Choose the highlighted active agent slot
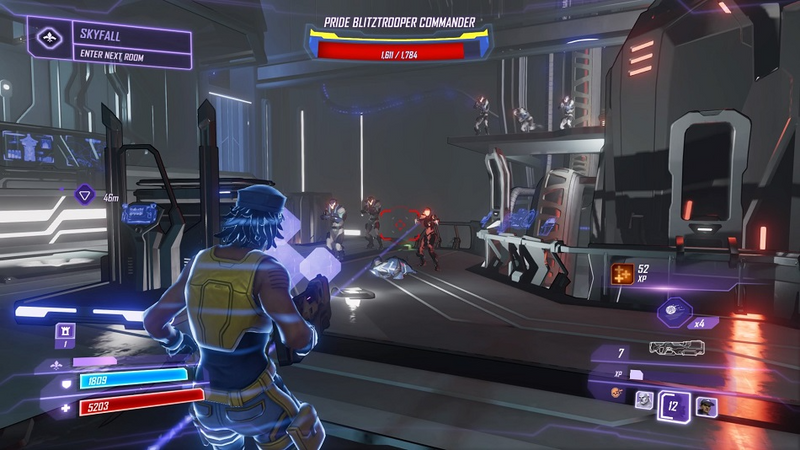The height and width of the screenshot is (450, 800). coord(675,404)
